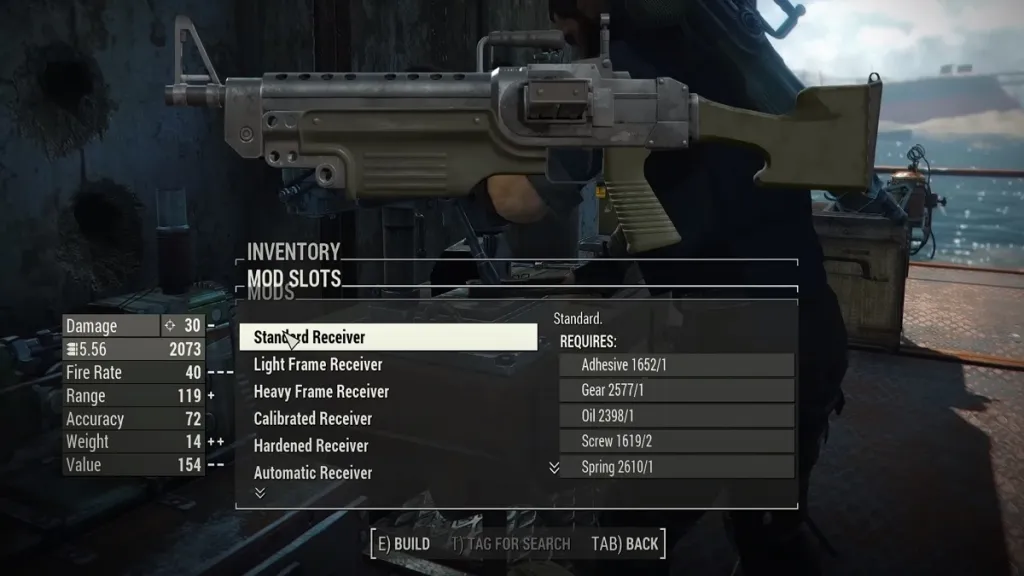Viewport: 1024px width, 576px height.
Task: Select the Screw component row
Action: pyautogui.click(x=677, y=442)
